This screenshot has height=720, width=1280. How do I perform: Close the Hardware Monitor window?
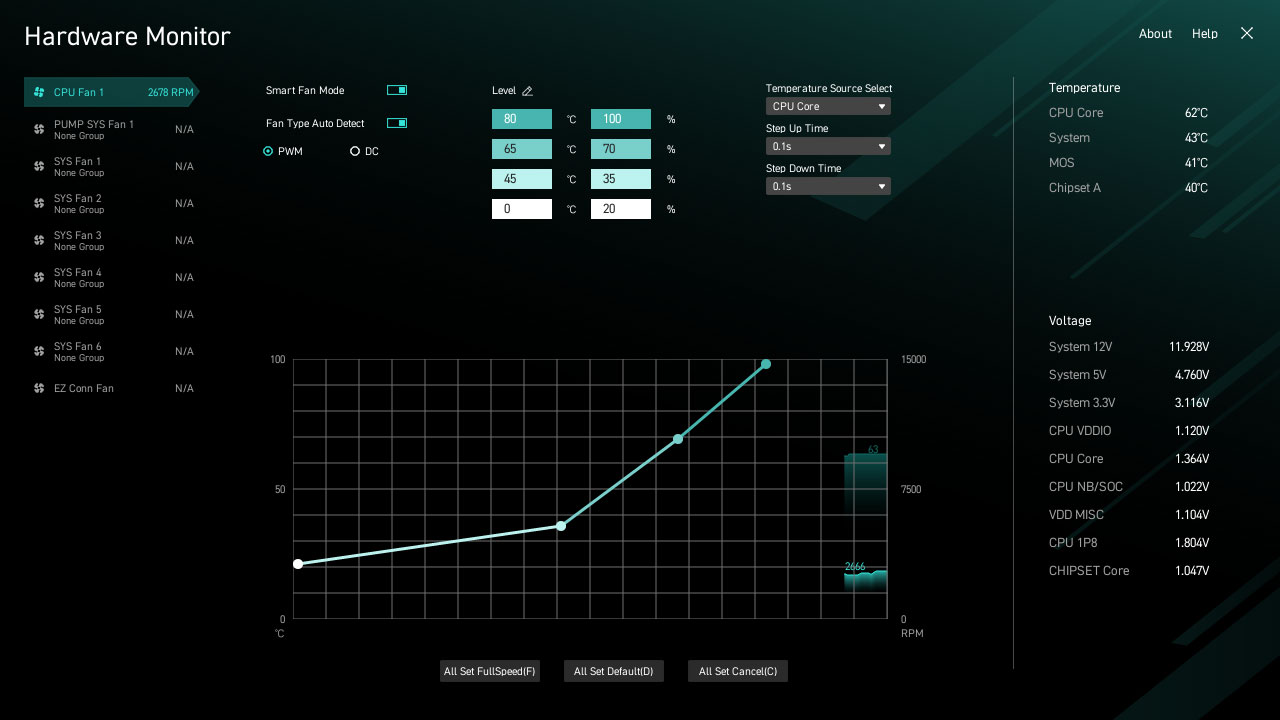tap(1246, 33)
